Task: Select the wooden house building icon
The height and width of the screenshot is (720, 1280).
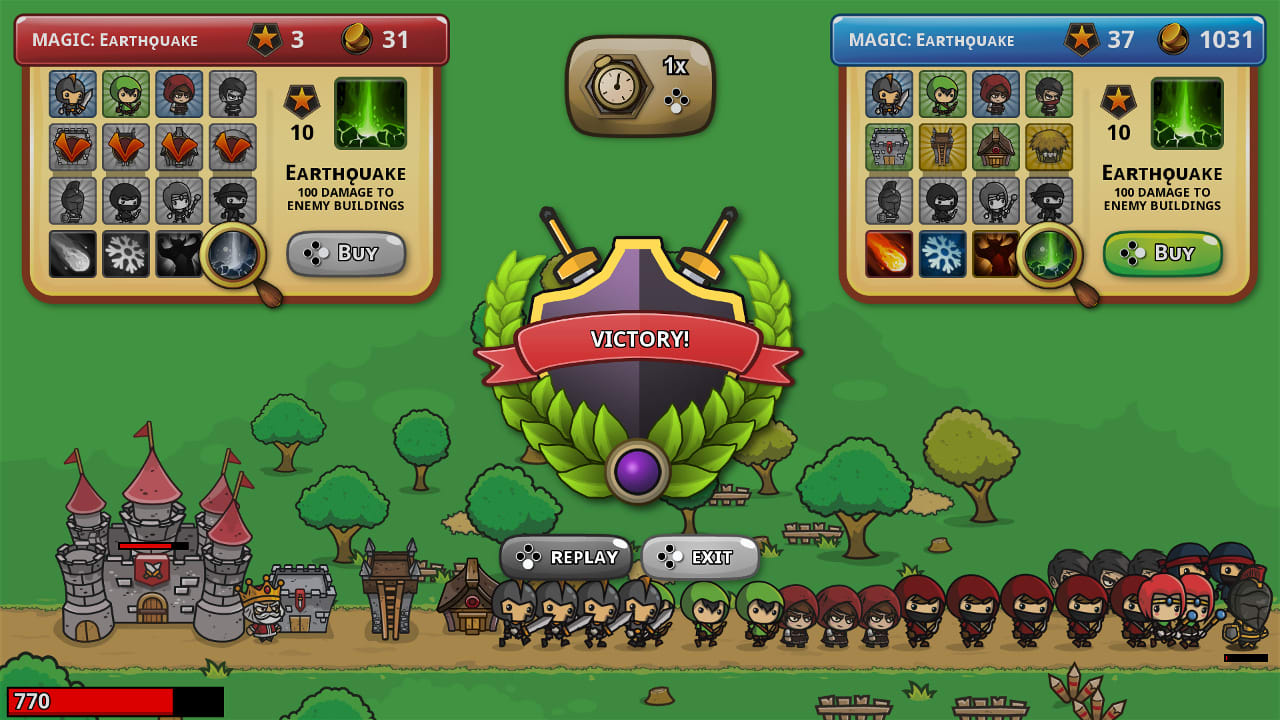Action: pyautogui.click(x=997, y=148)
